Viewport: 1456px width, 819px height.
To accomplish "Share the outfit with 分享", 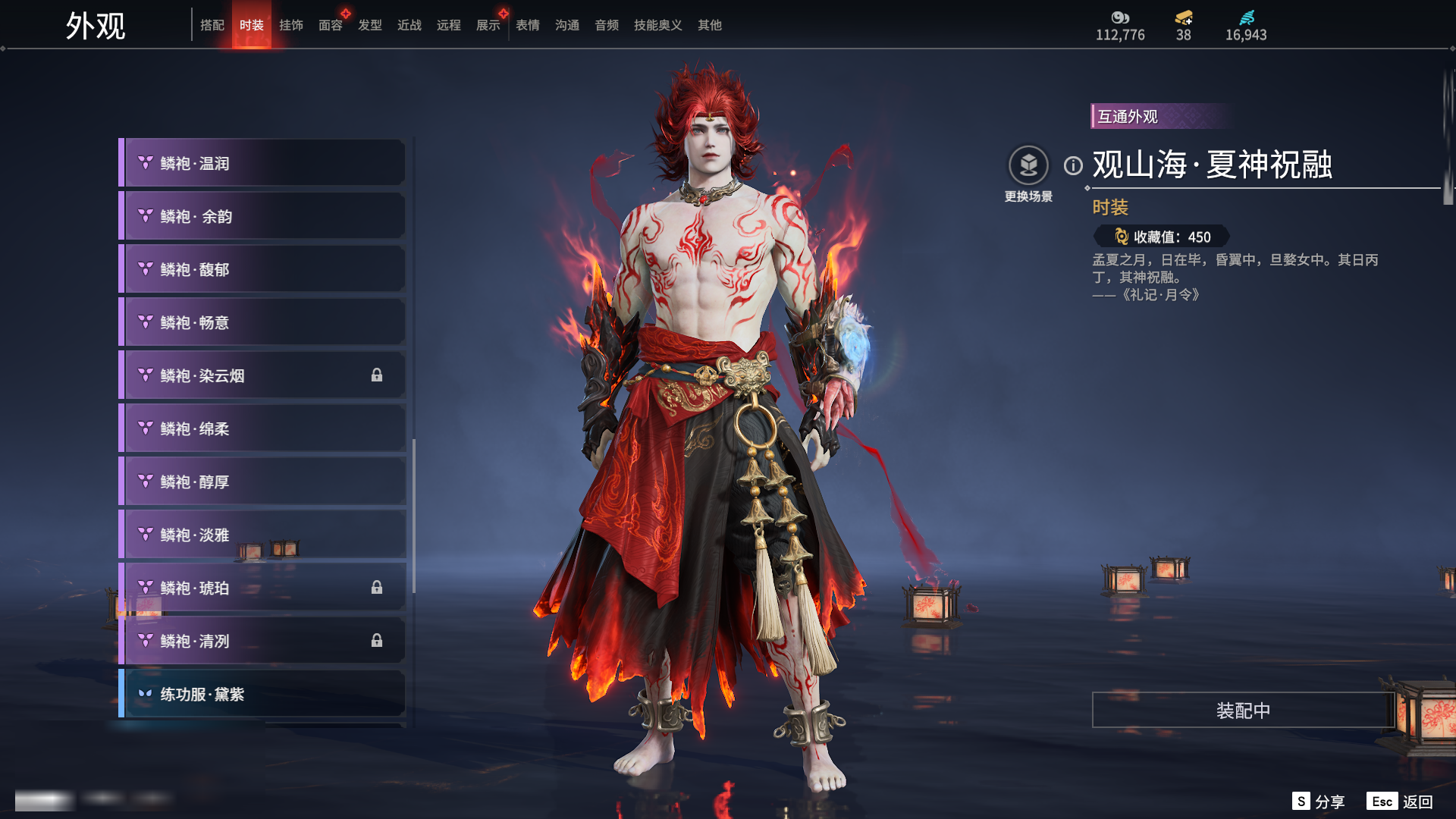I will tap(1319, 802).
